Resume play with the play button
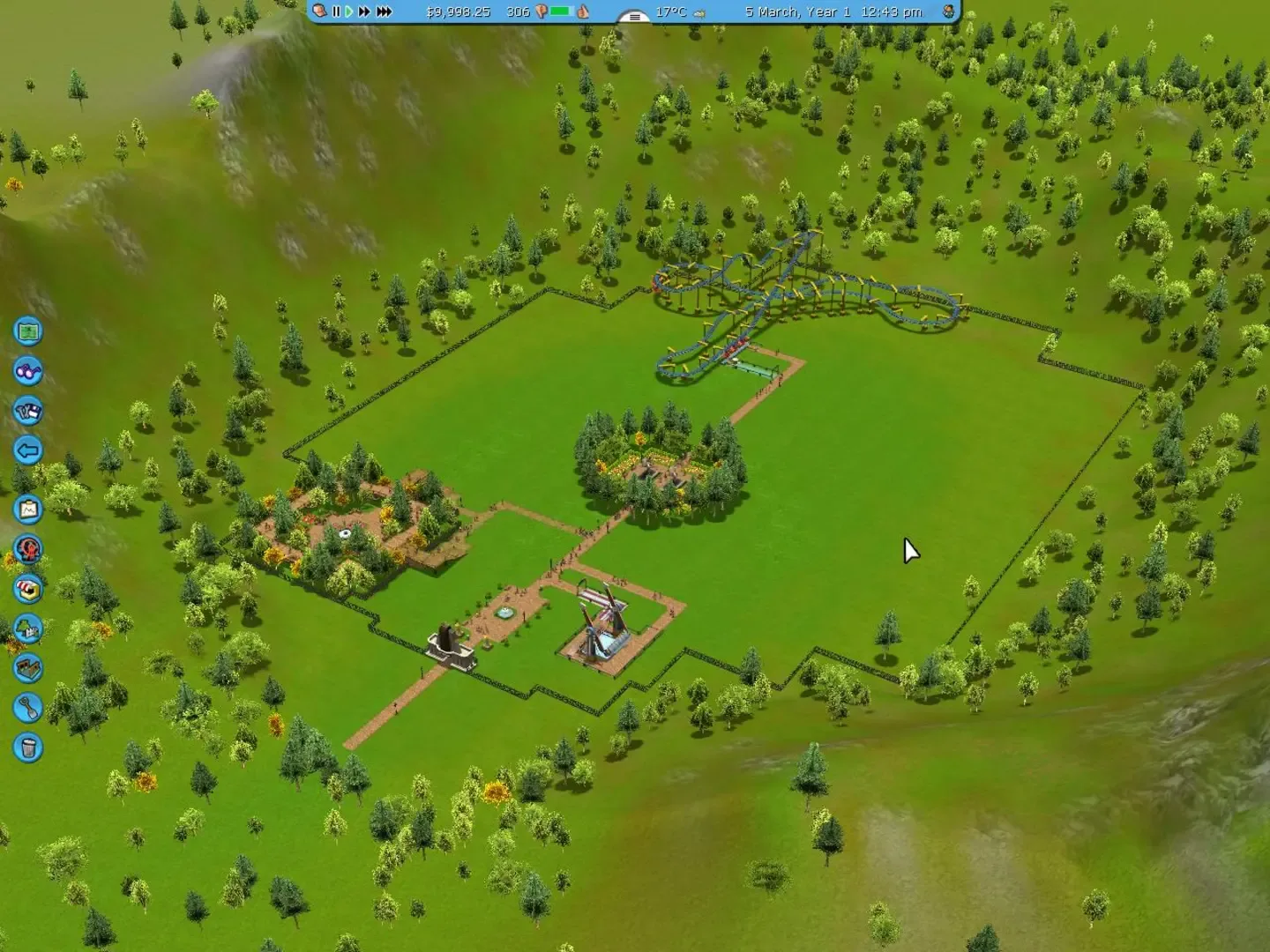1270x952 pixels. [350, 12]
